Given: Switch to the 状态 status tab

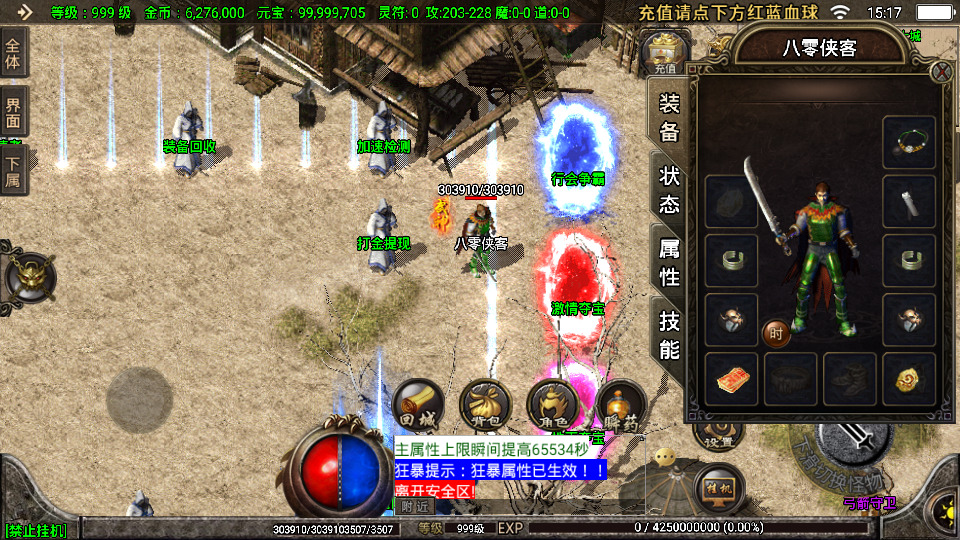Looking at the screenshot, I should click(x=669, y=188).
